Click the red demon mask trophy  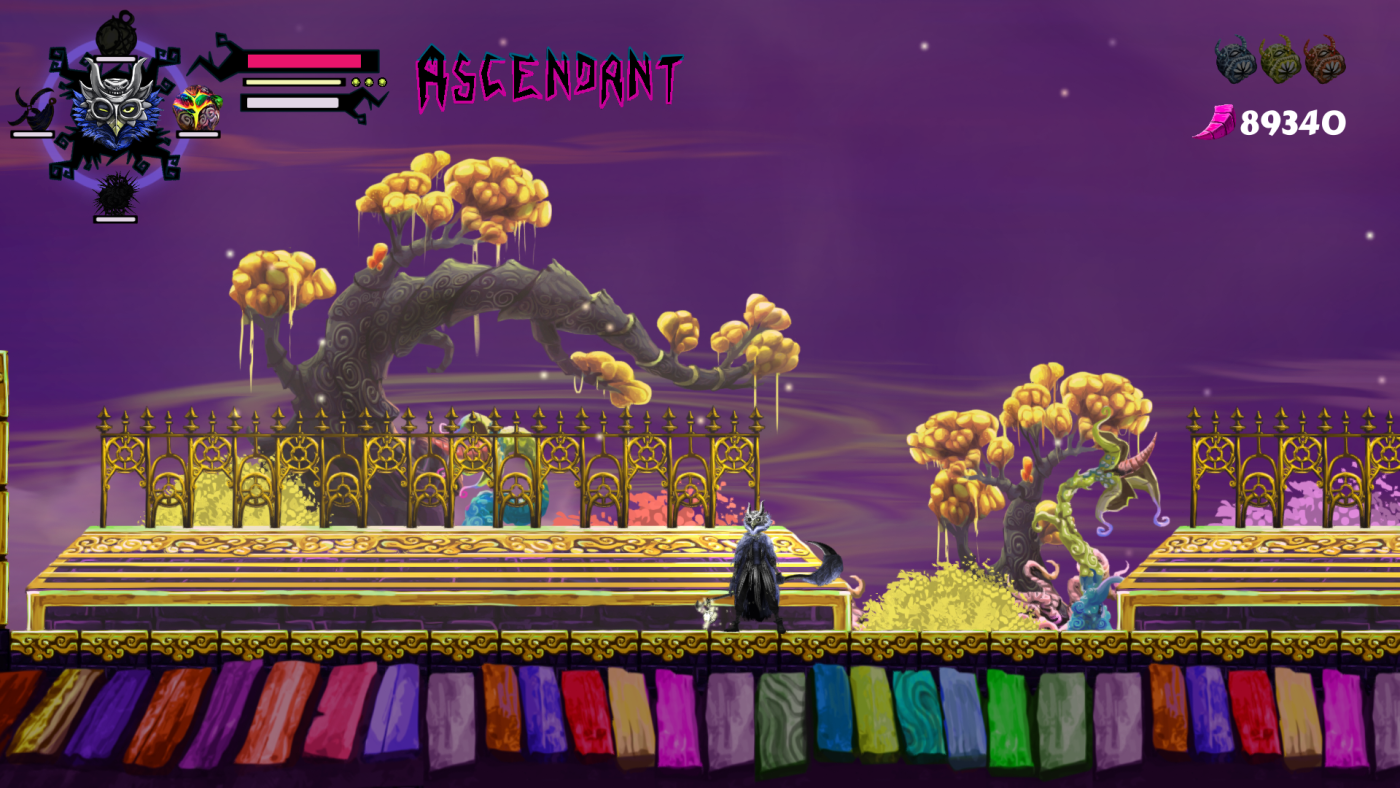pos(1326,60)
